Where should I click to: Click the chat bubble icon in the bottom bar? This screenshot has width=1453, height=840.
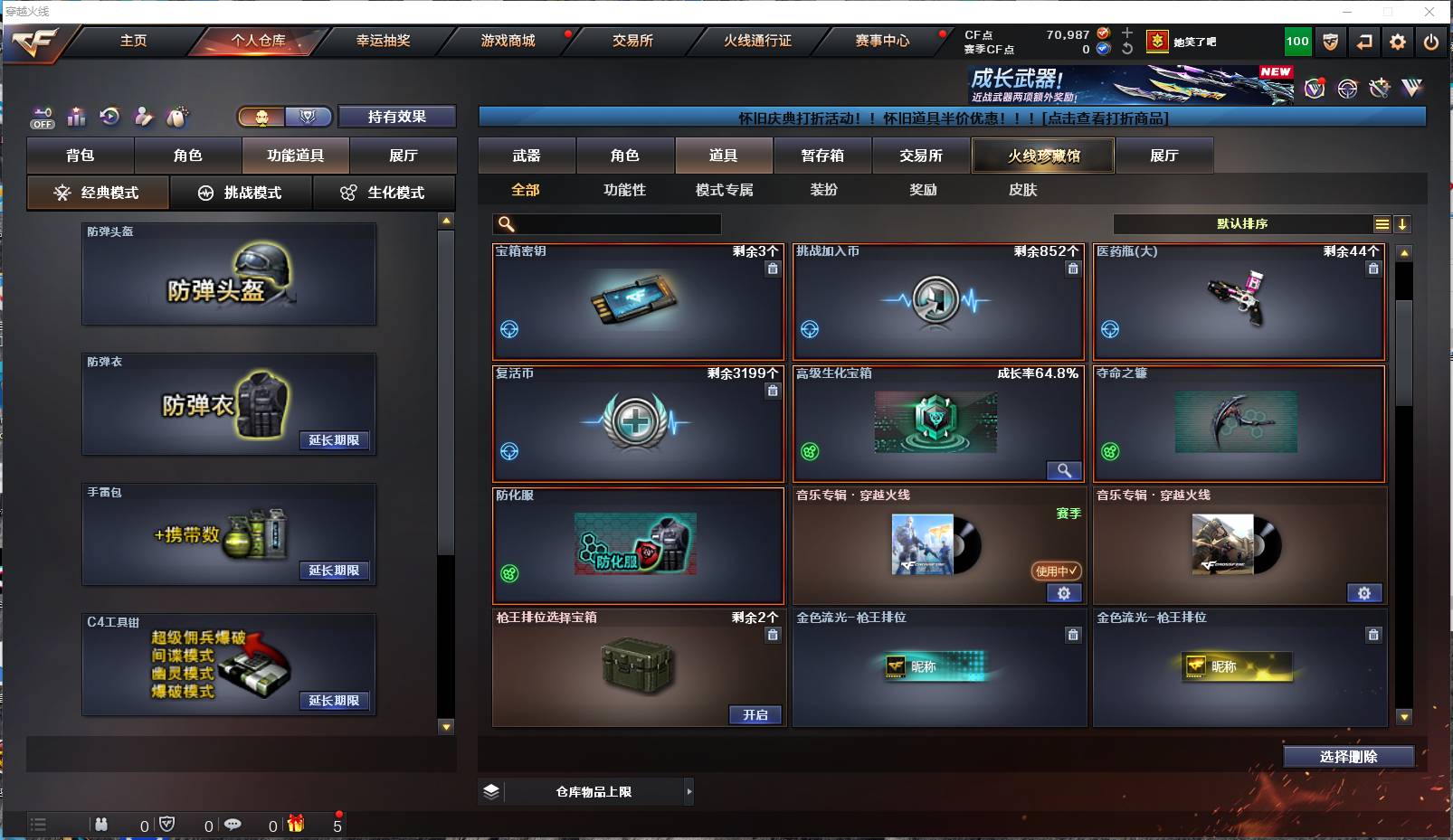tap(234, 825)
